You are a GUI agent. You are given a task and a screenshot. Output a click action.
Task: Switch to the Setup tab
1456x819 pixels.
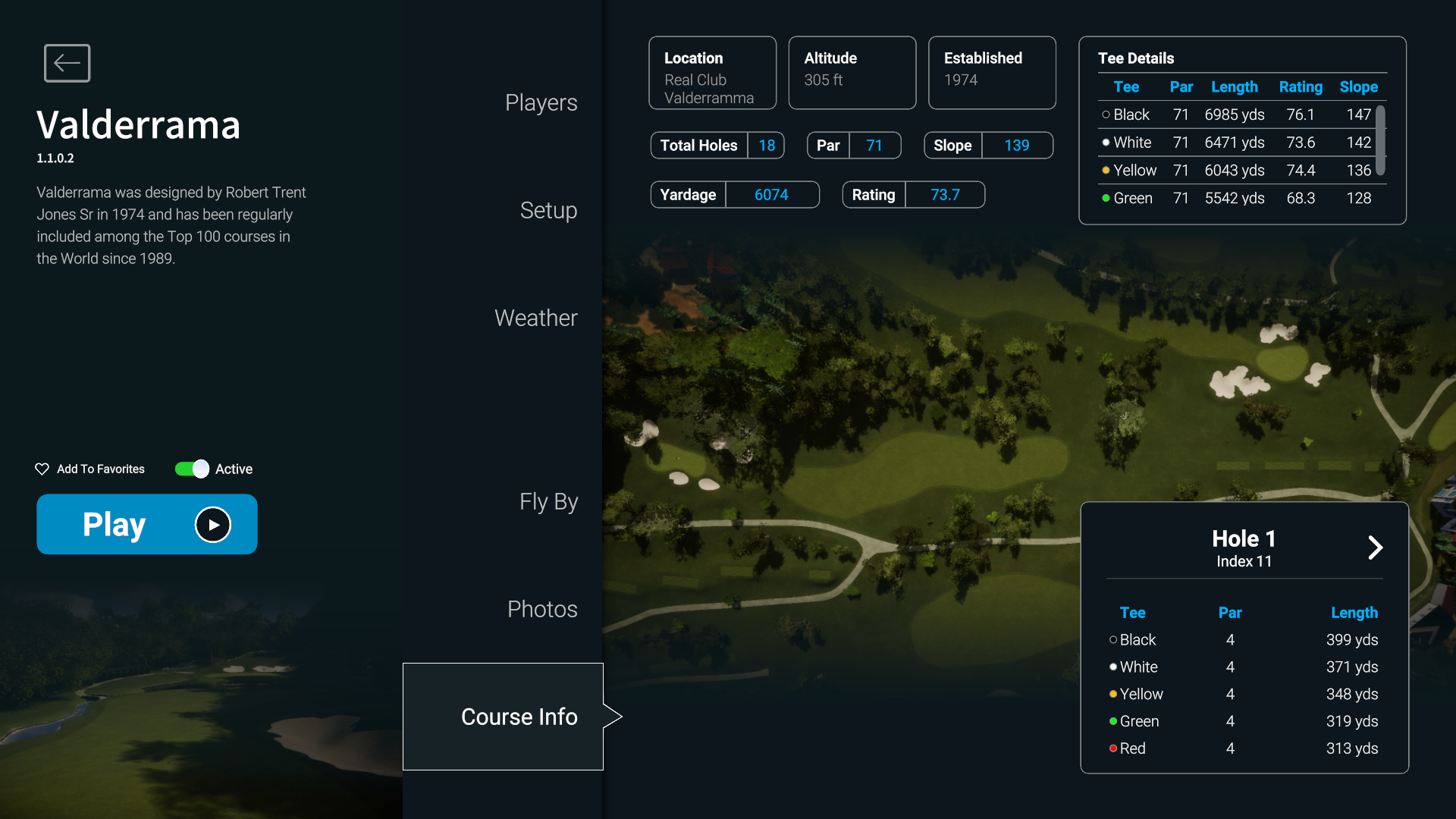pyautogui.click(x=548, y=210)
